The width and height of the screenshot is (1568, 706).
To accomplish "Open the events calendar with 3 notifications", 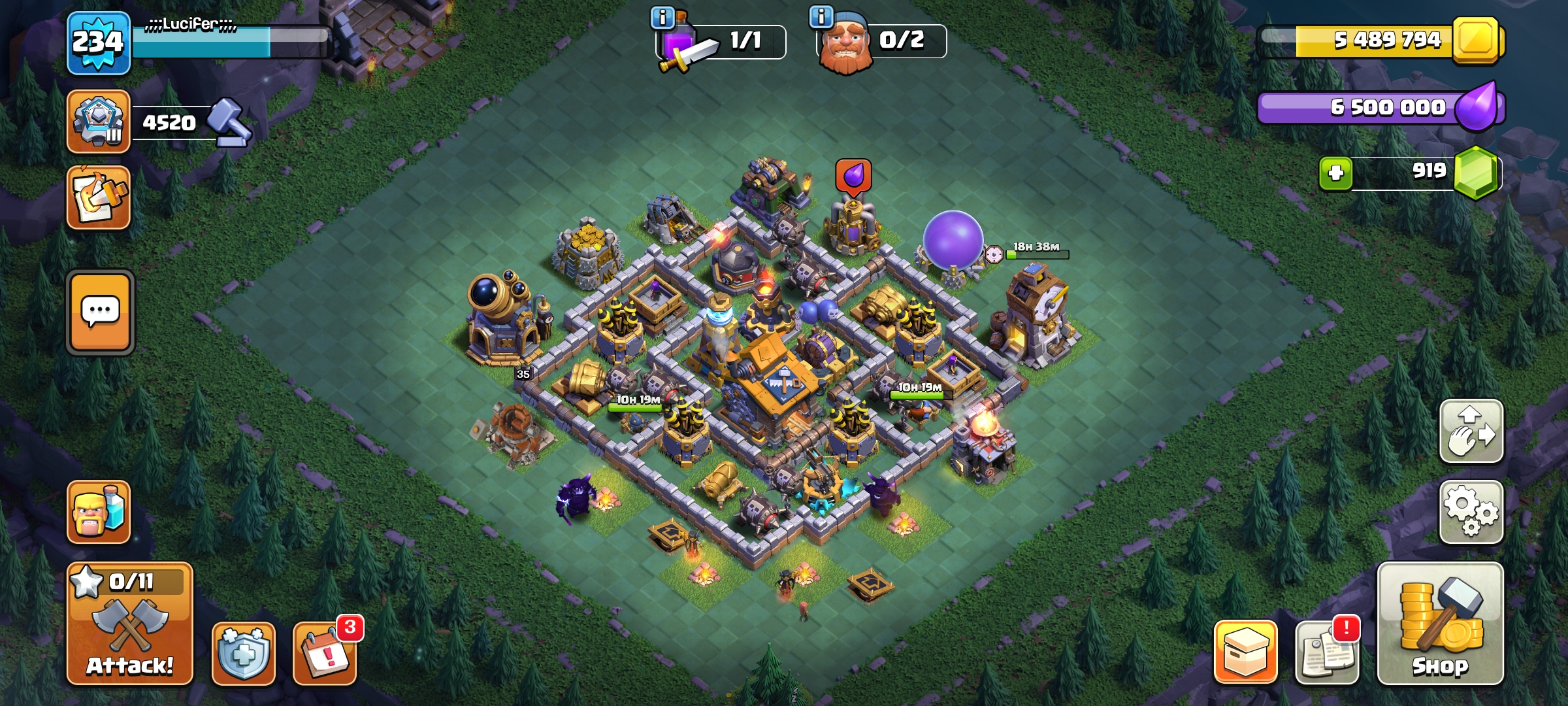I will pyautogui.click(x=325, y=653).
